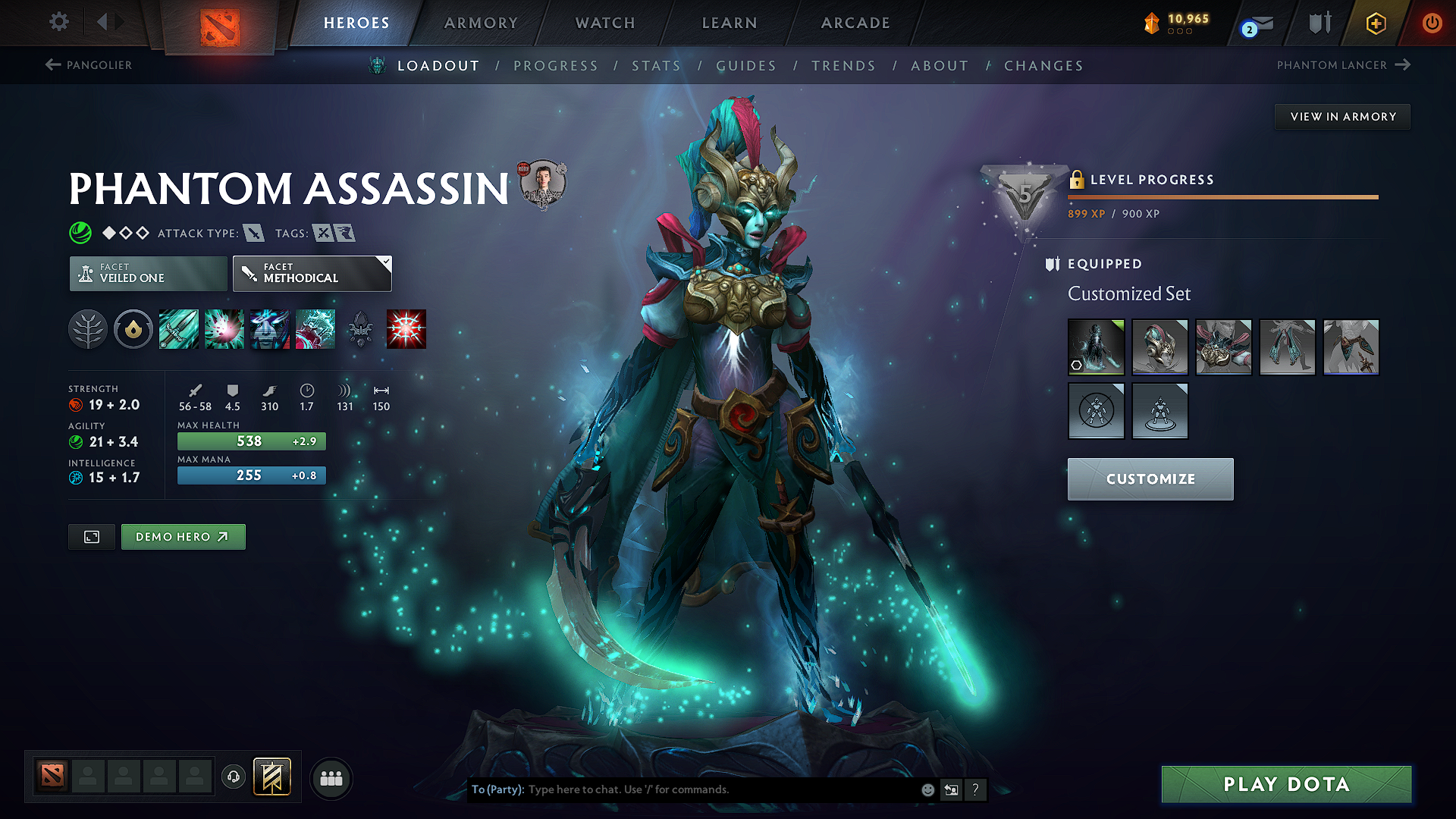Start matchmaking with Play Dota

click(x=1286, y=784)
